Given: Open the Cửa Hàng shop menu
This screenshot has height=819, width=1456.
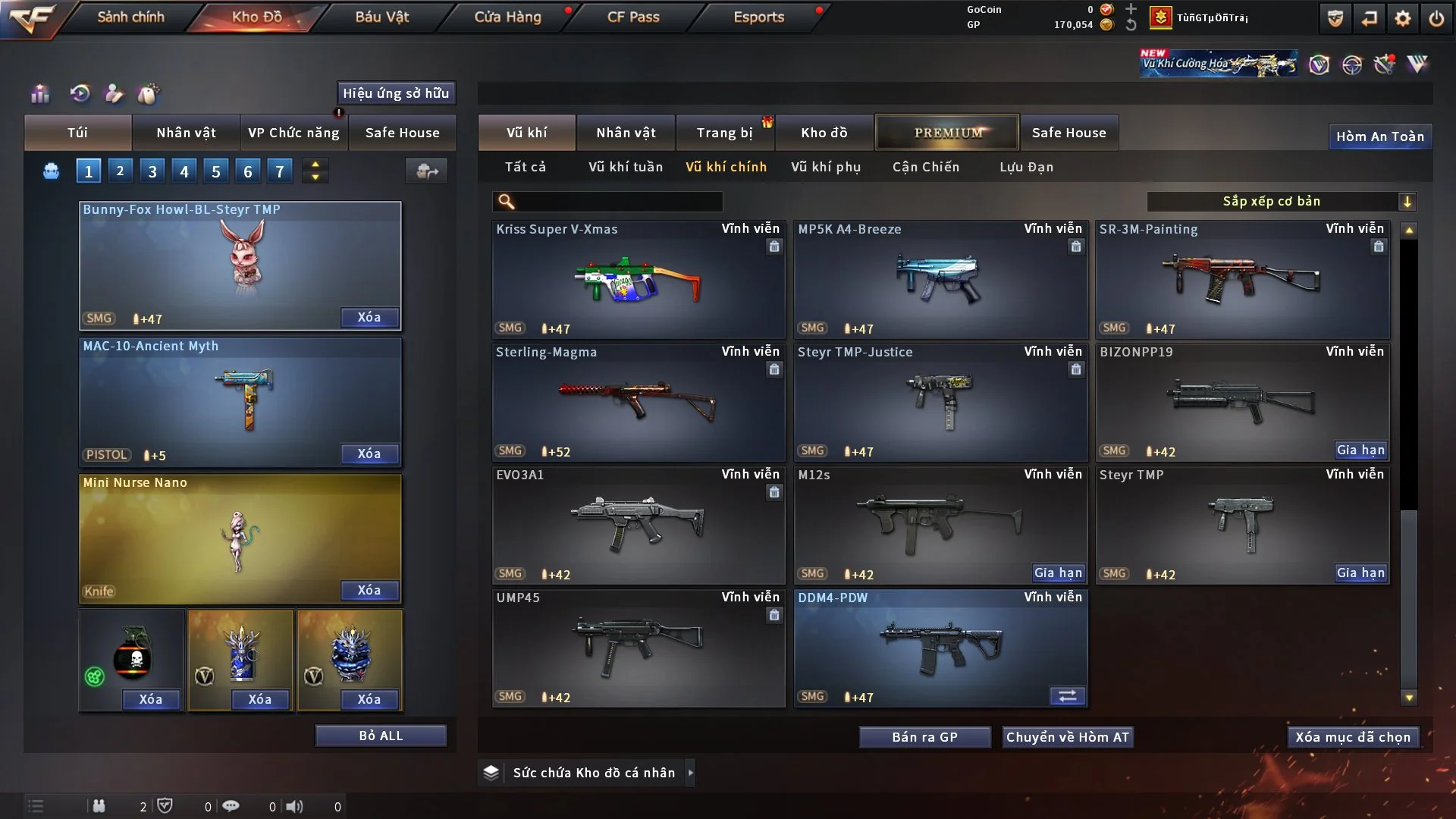Looking at the screenshot, I should (507, 17).
